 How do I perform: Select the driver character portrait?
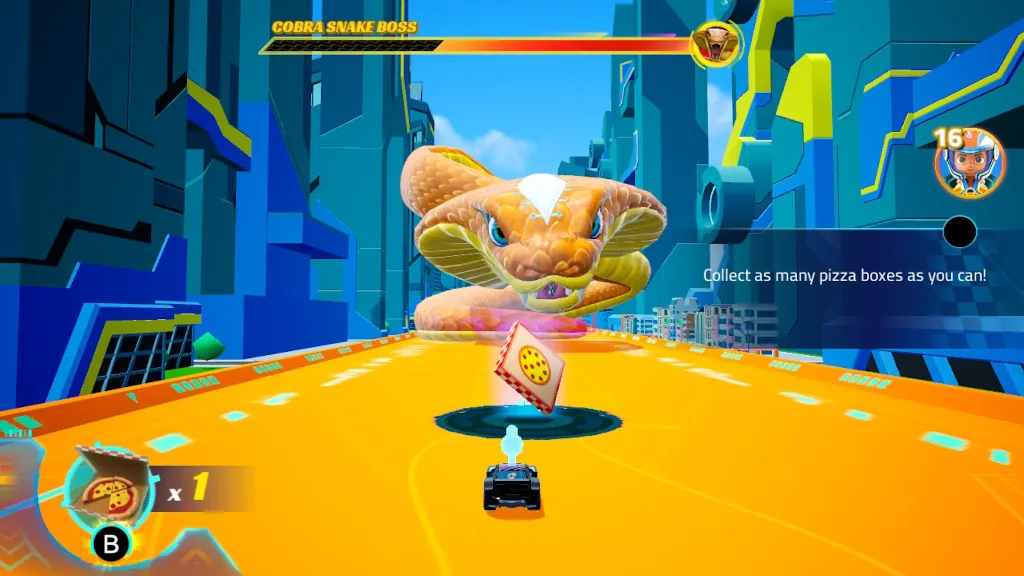click(x=969, y=162)
